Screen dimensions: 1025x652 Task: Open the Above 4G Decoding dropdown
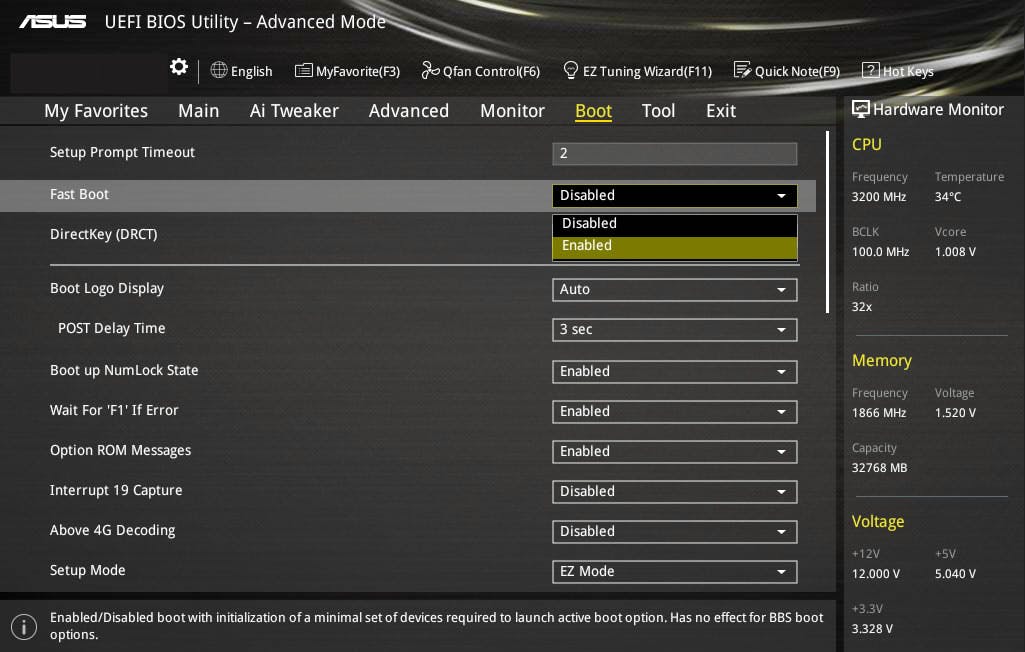point(674,532)
